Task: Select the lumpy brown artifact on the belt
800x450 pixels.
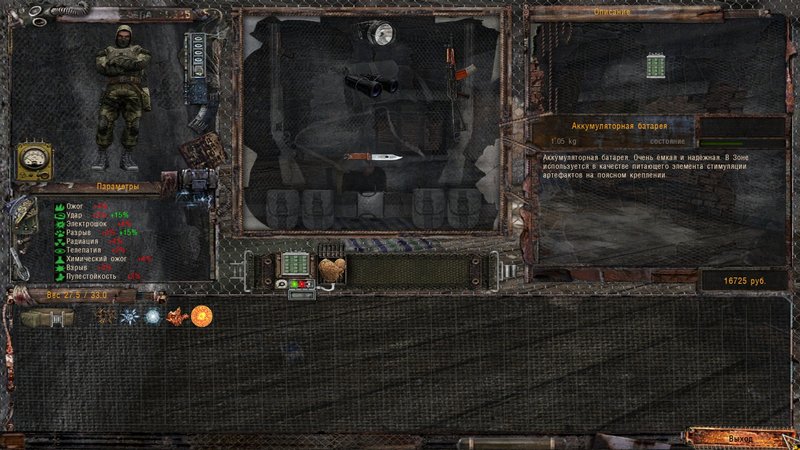Action: pyautogui.click(x=332, y=269)
